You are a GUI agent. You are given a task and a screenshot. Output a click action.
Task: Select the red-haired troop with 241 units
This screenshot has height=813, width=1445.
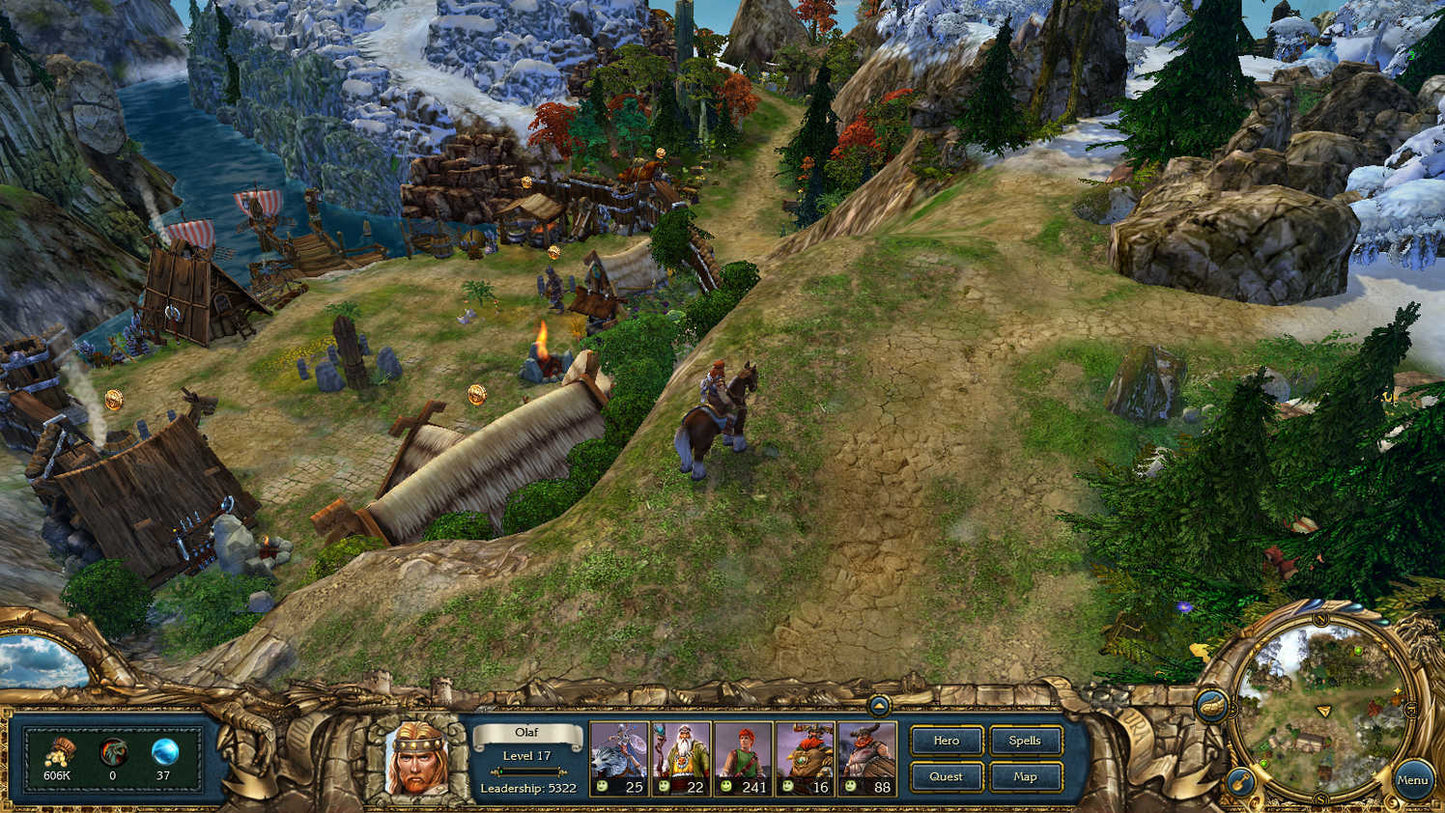click(x=743, y=751)
